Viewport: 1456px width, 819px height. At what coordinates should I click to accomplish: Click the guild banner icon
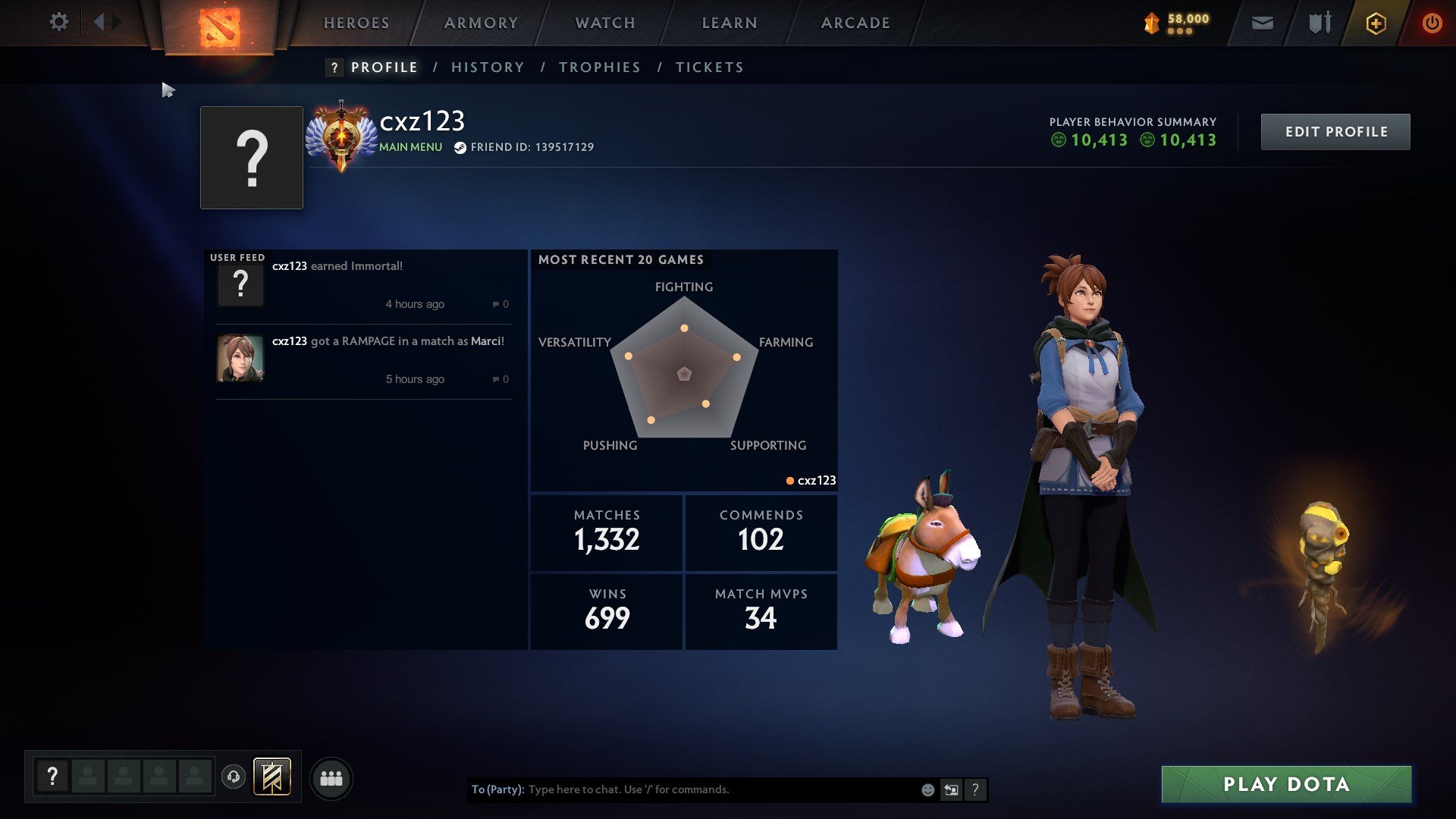[273, 777]
